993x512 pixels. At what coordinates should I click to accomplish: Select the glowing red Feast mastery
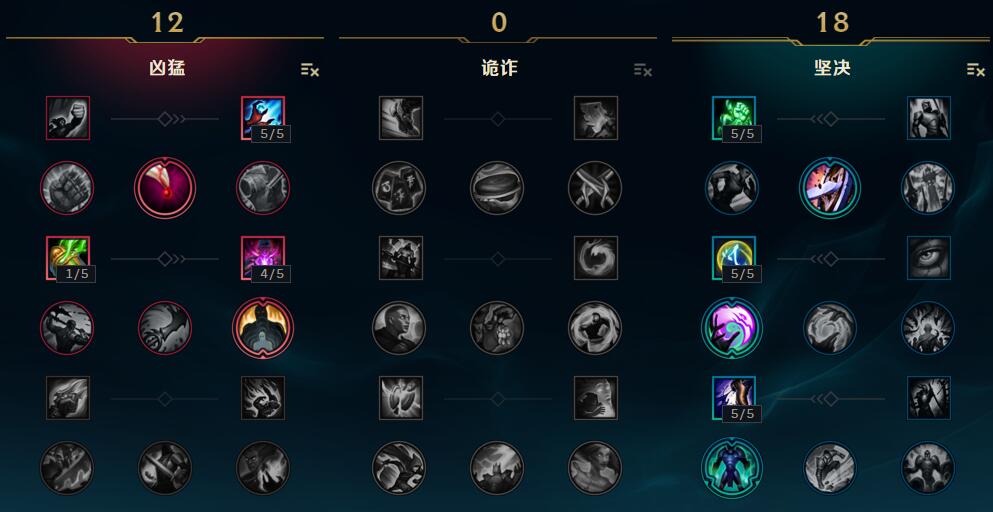click(165, 188)
